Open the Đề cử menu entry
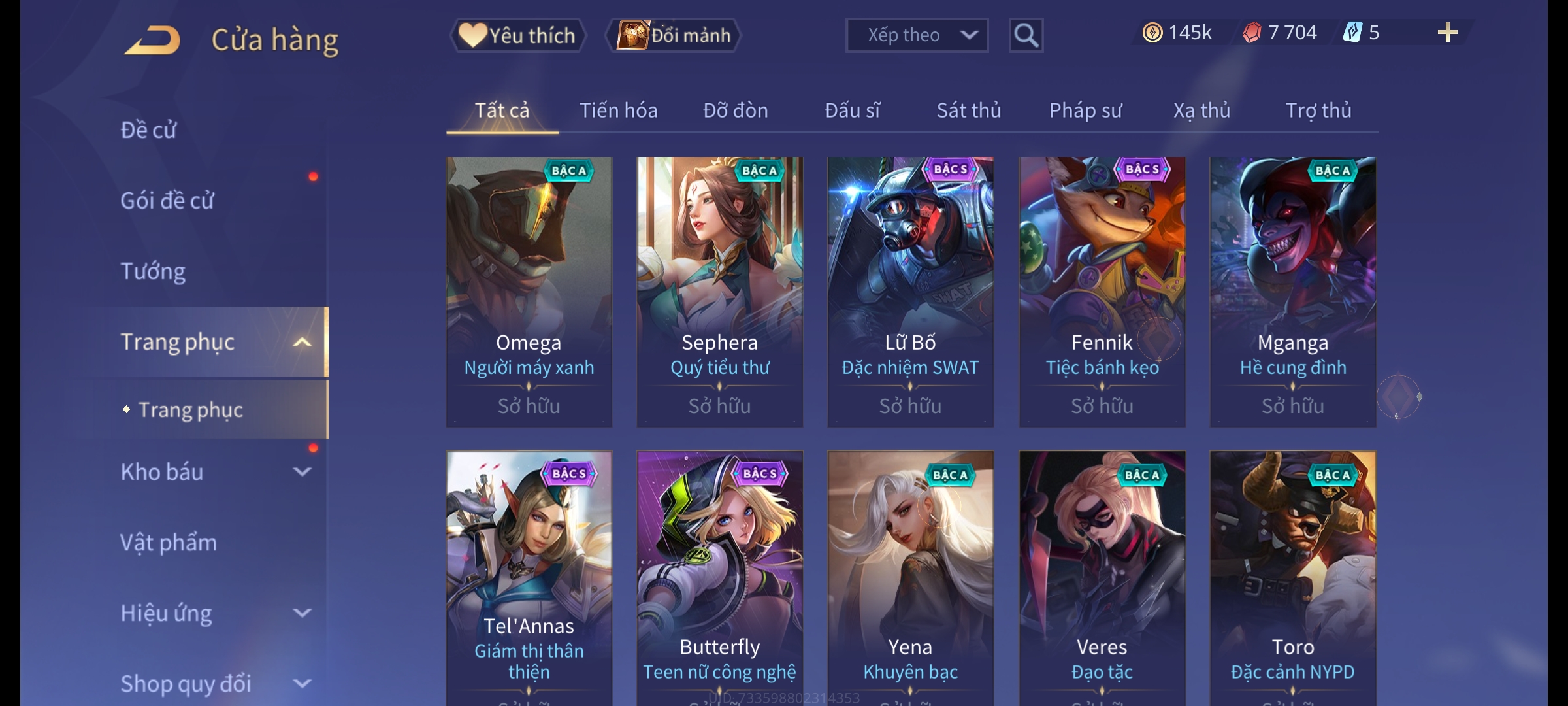Screen dimensions: 1568x706 pos(148,130)
